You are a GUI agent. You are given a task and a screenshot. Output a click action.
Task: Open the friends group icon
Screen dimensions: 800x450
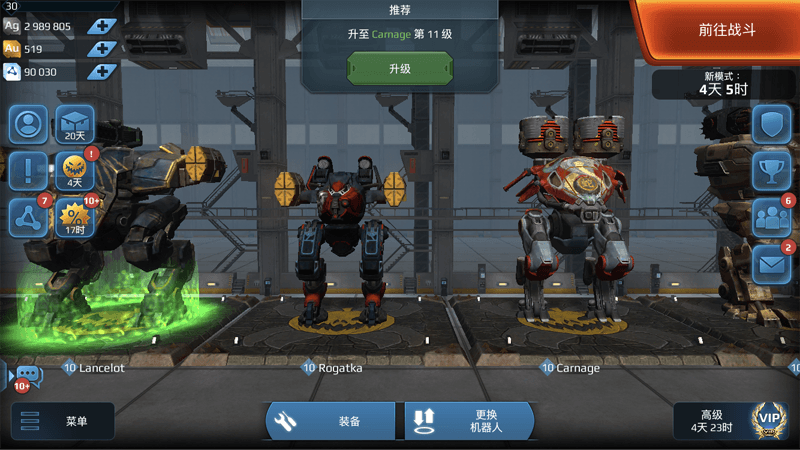pos(771,217)
